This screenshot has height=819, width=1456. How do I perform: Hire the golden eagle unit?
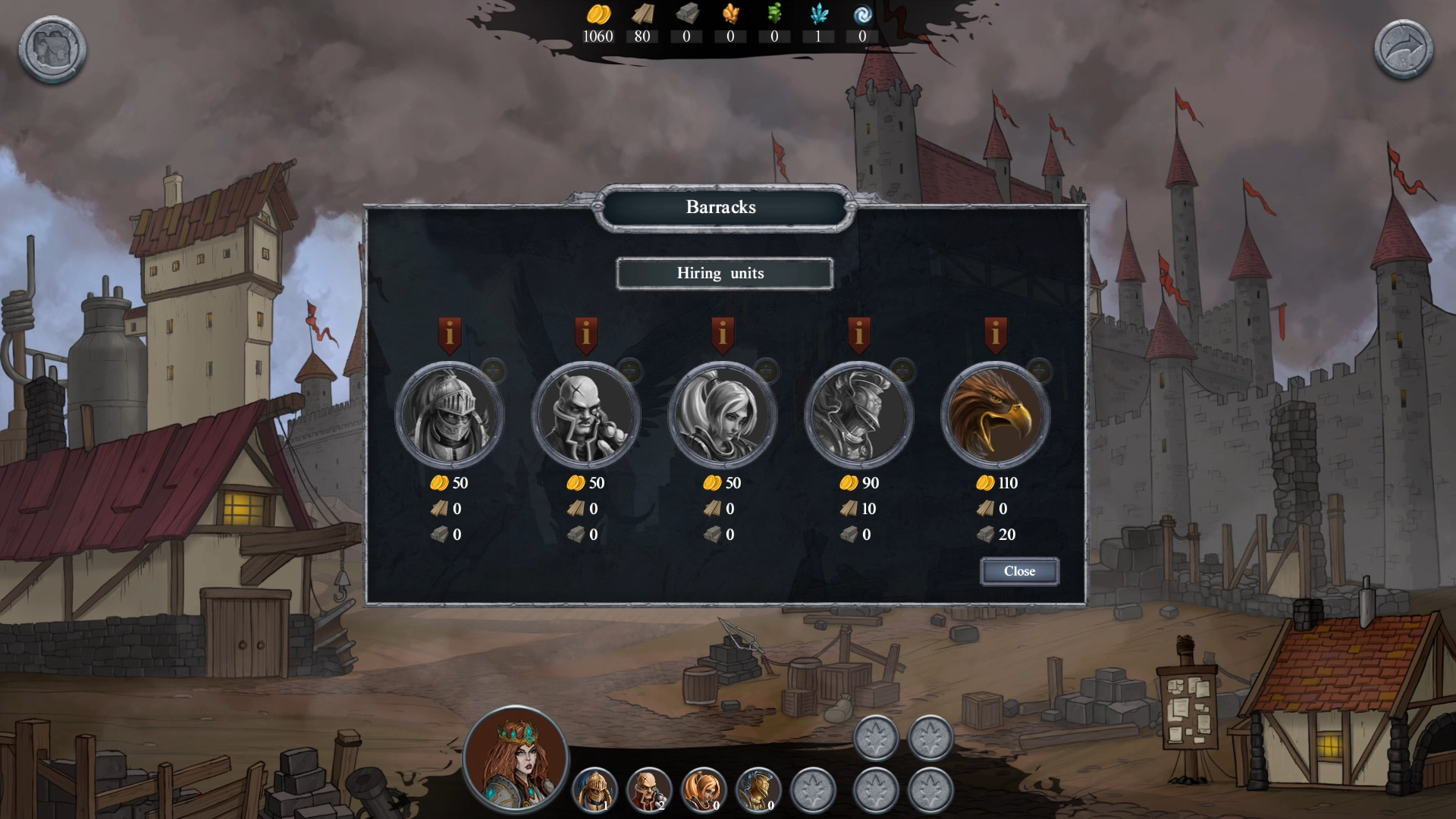995,416
